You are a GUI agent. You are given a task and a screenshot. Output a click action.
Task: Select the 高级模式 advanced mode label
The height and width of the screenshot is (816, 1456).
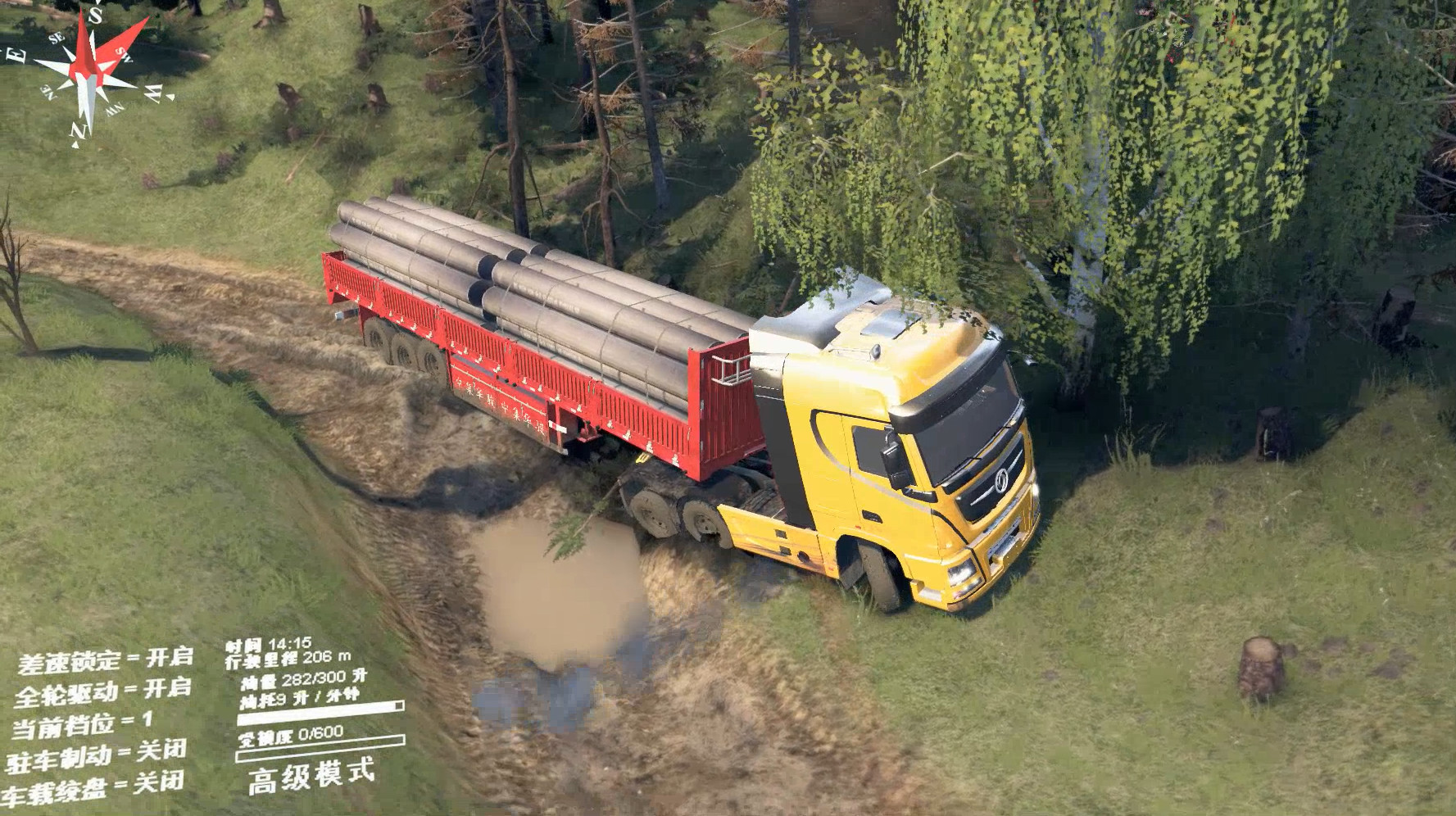(x=311, y=775)
